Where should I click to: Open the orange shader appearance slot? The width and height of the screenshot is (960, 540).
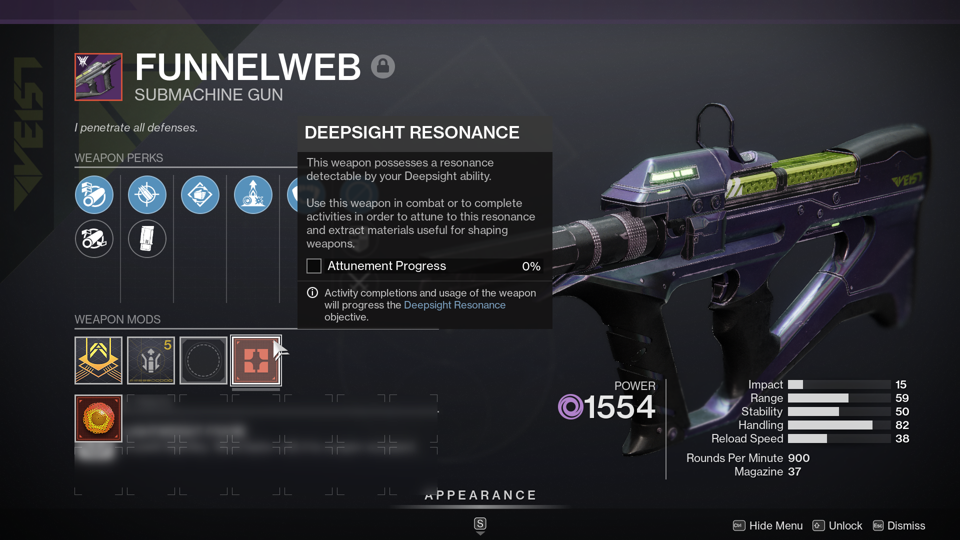click(98, 418)
